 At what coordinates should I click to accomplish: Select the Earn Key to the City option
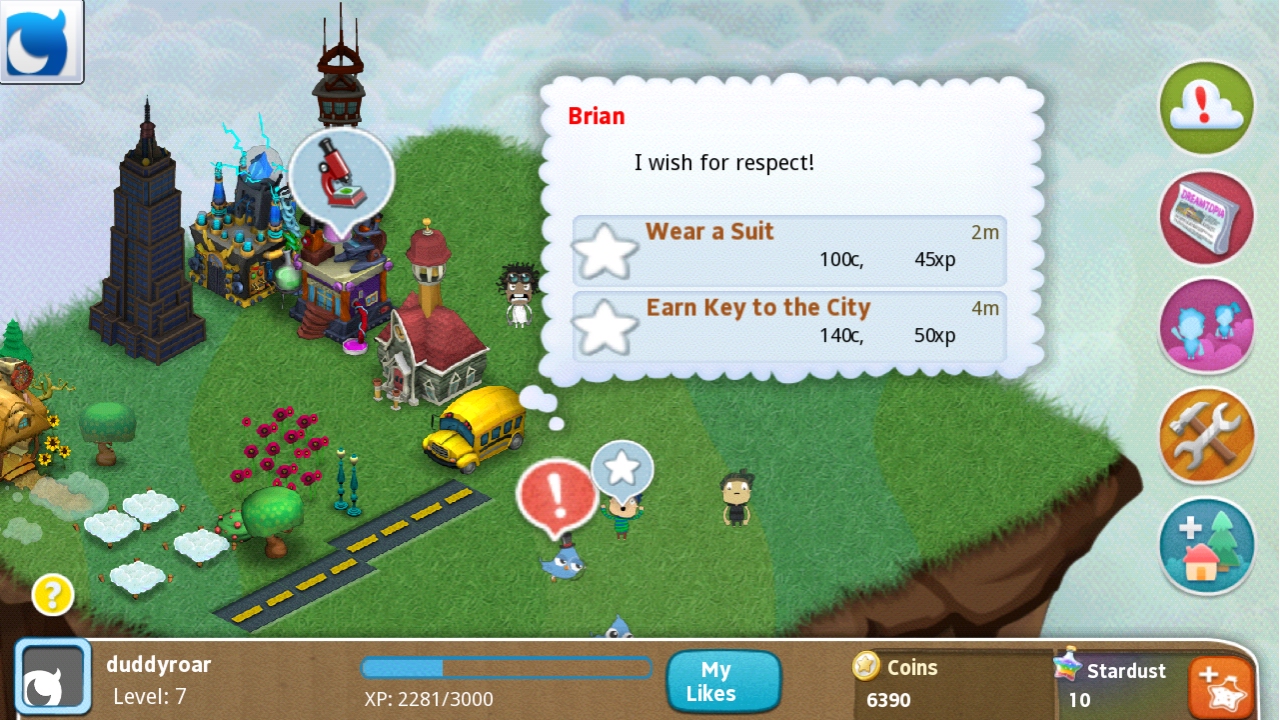[789, 326]
